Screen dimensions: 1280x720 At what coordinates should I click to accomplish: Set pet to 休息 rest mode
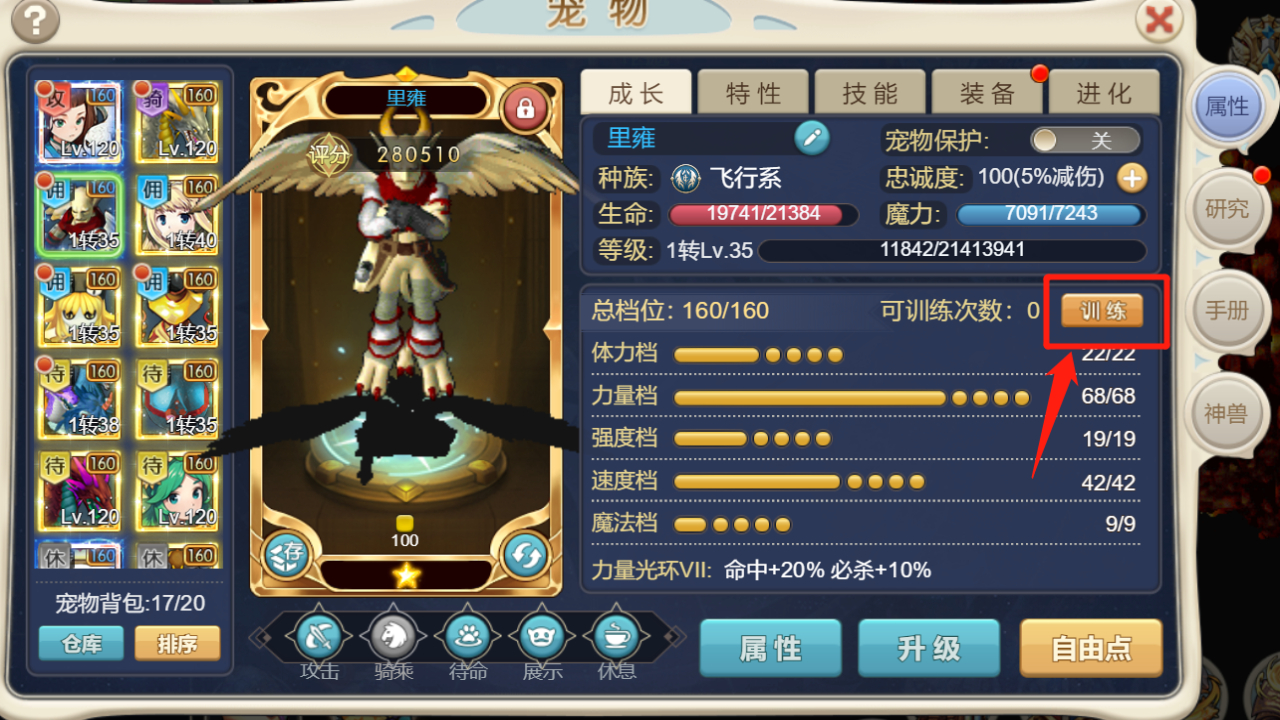(x=616, y=635)
